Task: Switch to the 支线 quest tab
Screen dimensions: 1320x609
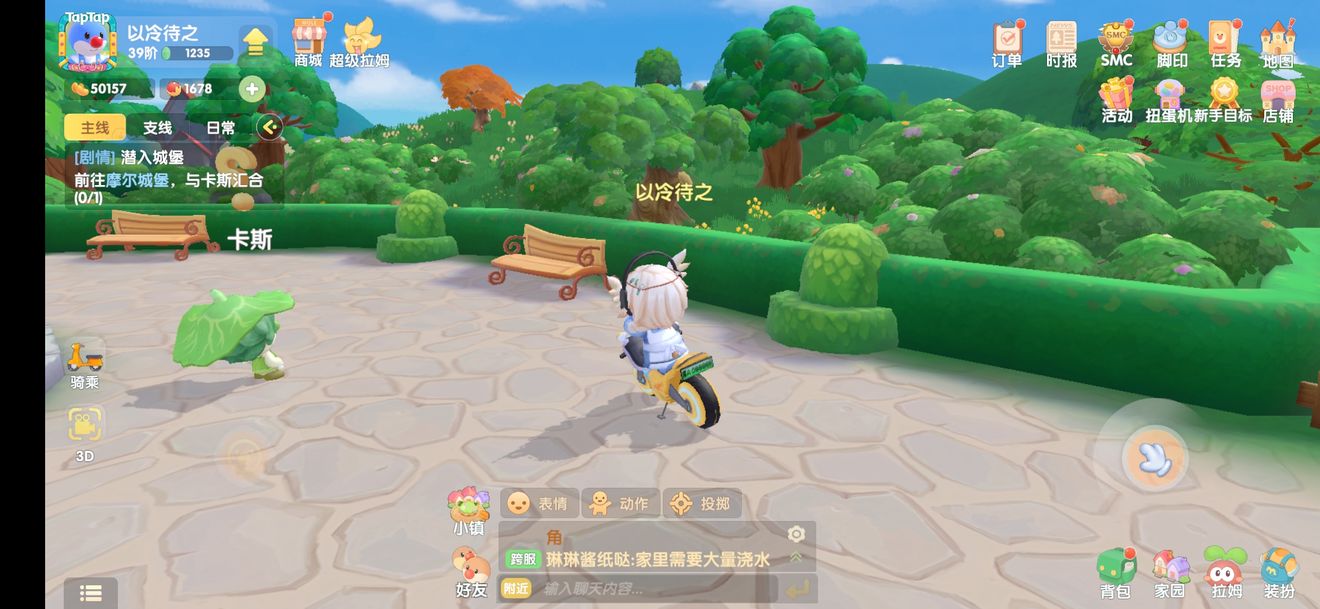Action: (157, 128)
